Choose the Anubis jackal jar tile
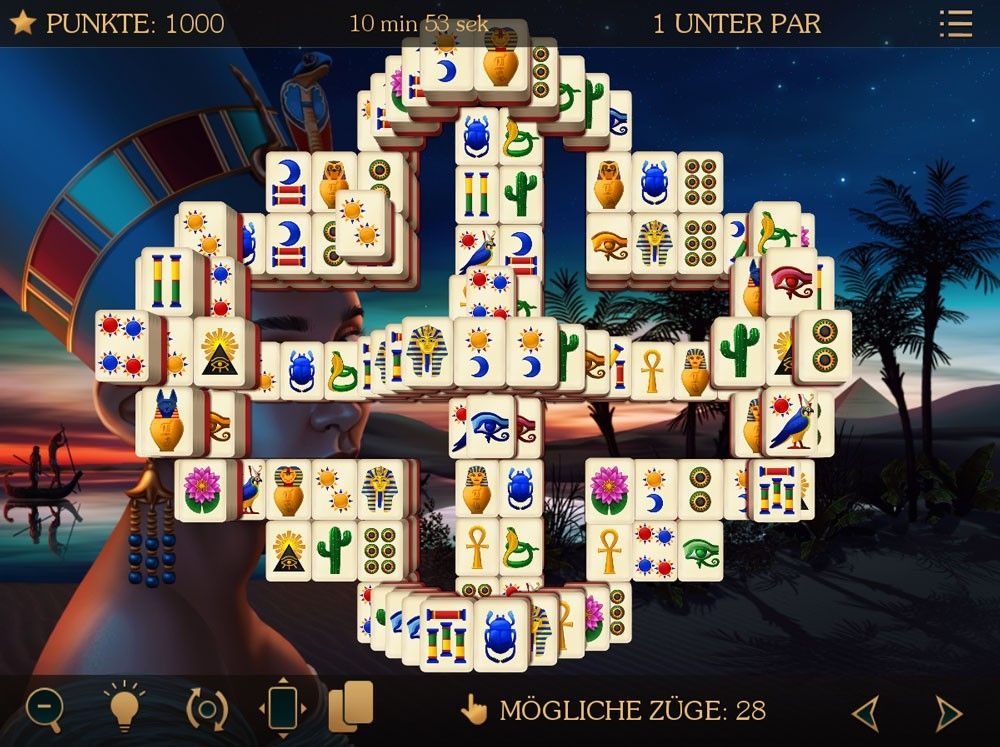1000x747 pixels. tap(169, 419)
